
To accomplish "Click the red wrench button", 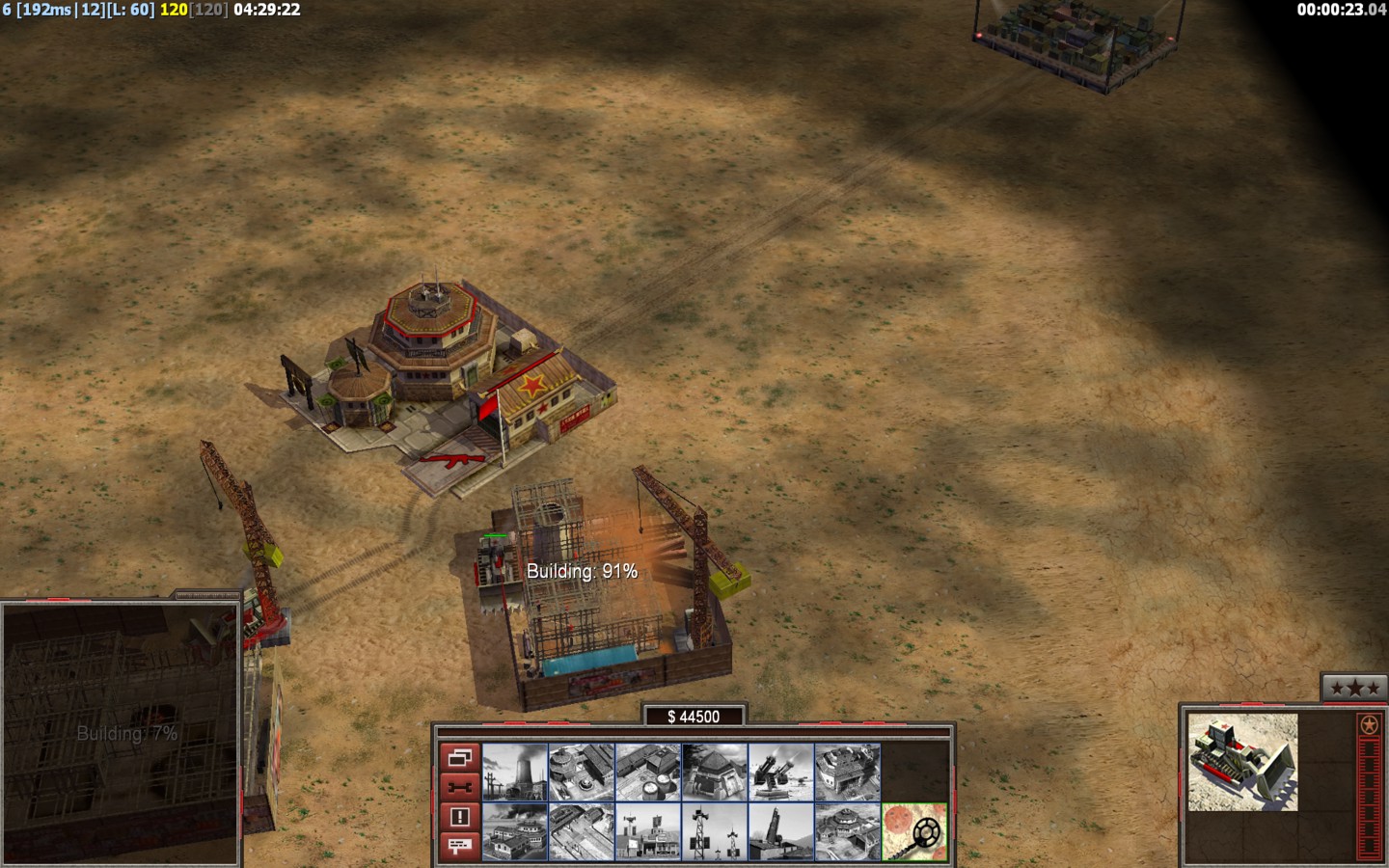I will (x=459, y=787).
